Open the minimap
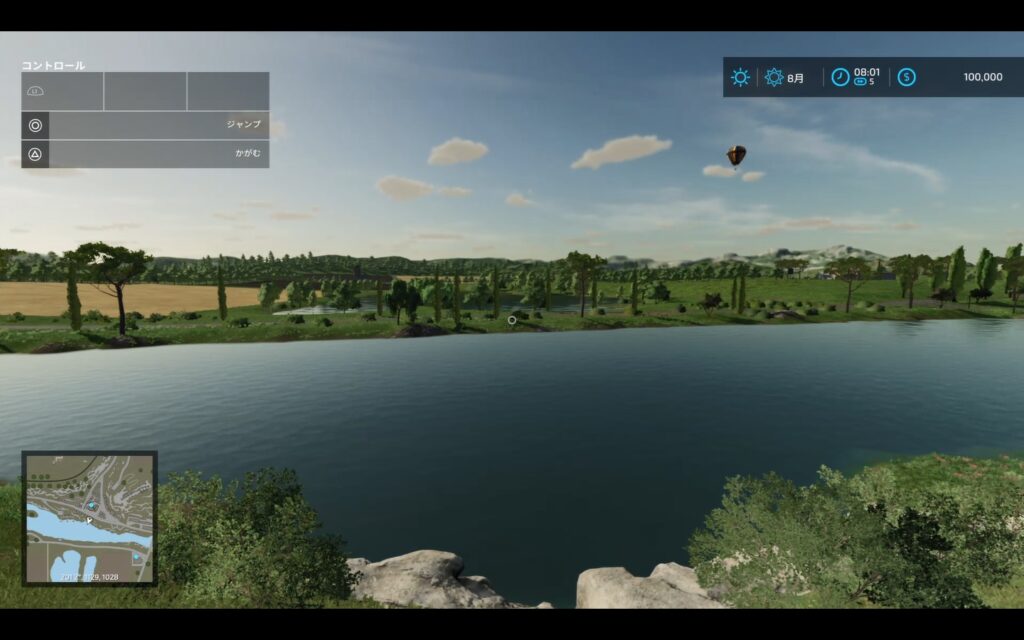Image resolution: width=1024 pixels, height=640 pixels. [x=90, y=518]
